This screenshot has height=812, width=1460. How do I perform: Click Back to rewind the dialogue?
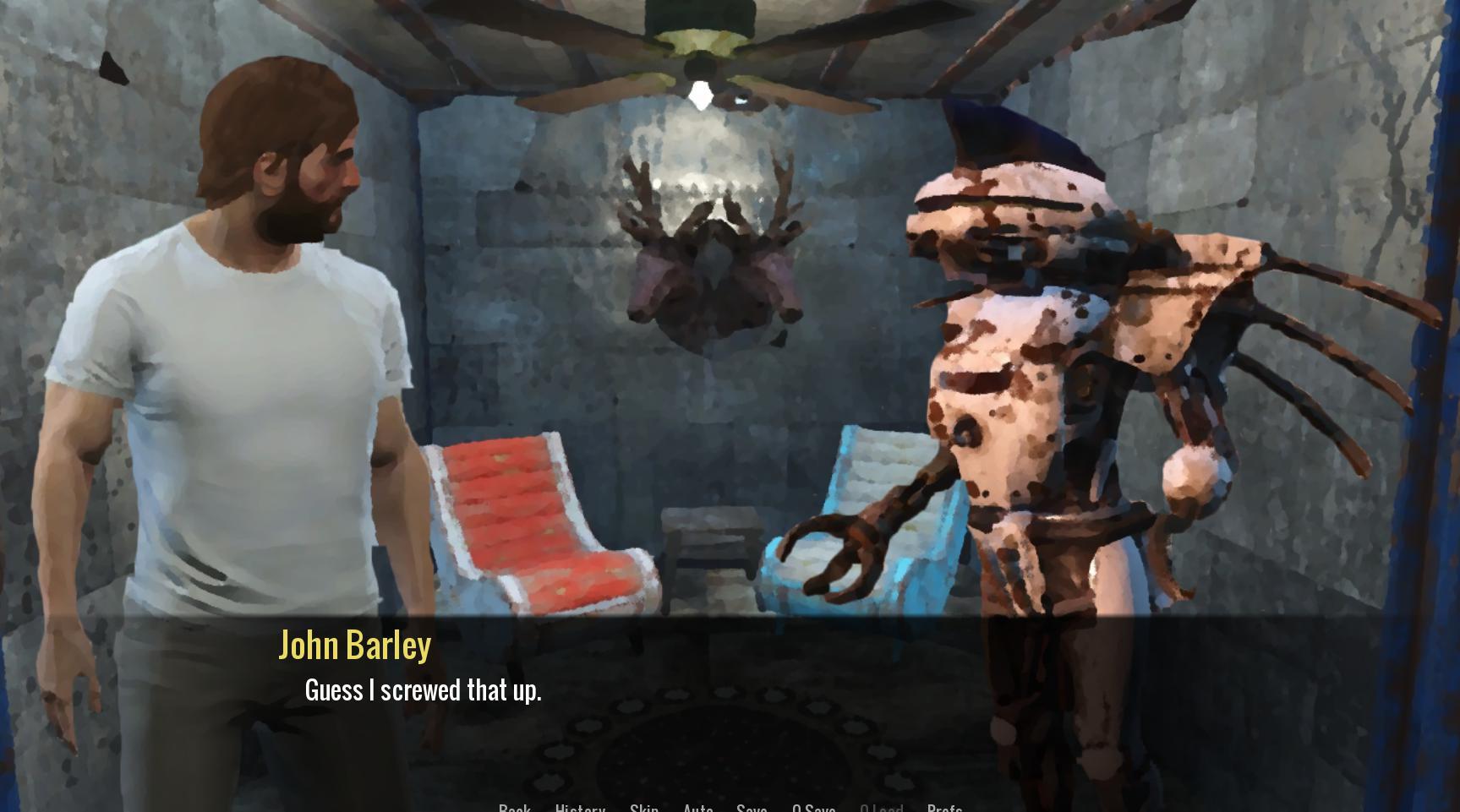coord(514,808)
